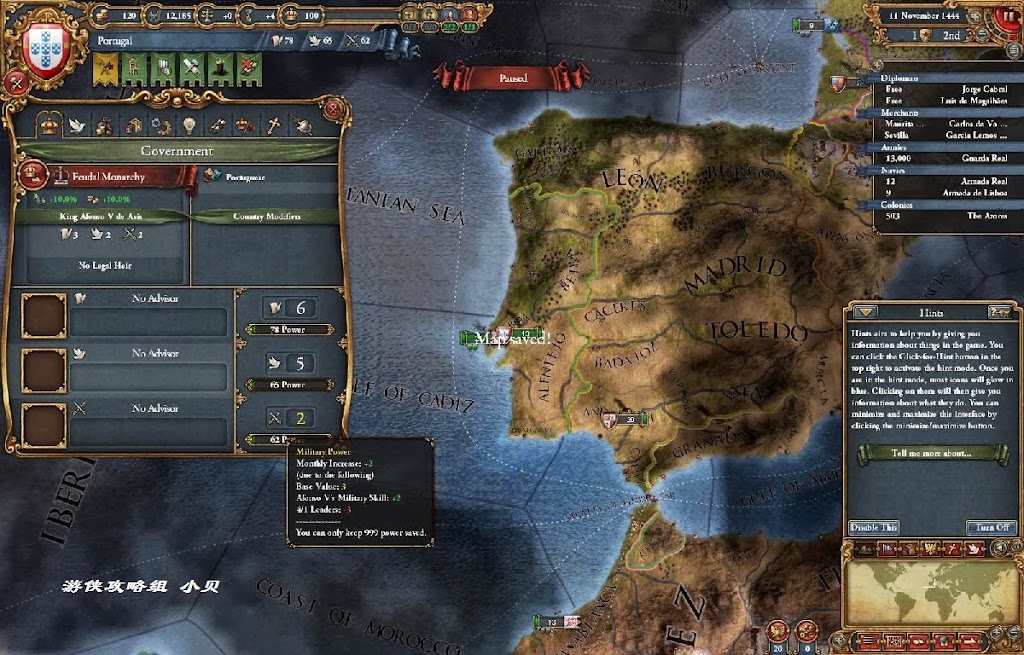Image resolution: width=1024 pixels, height=655 pixels.
Task: Click the Tell me more about button
Action: click(934, 453)
